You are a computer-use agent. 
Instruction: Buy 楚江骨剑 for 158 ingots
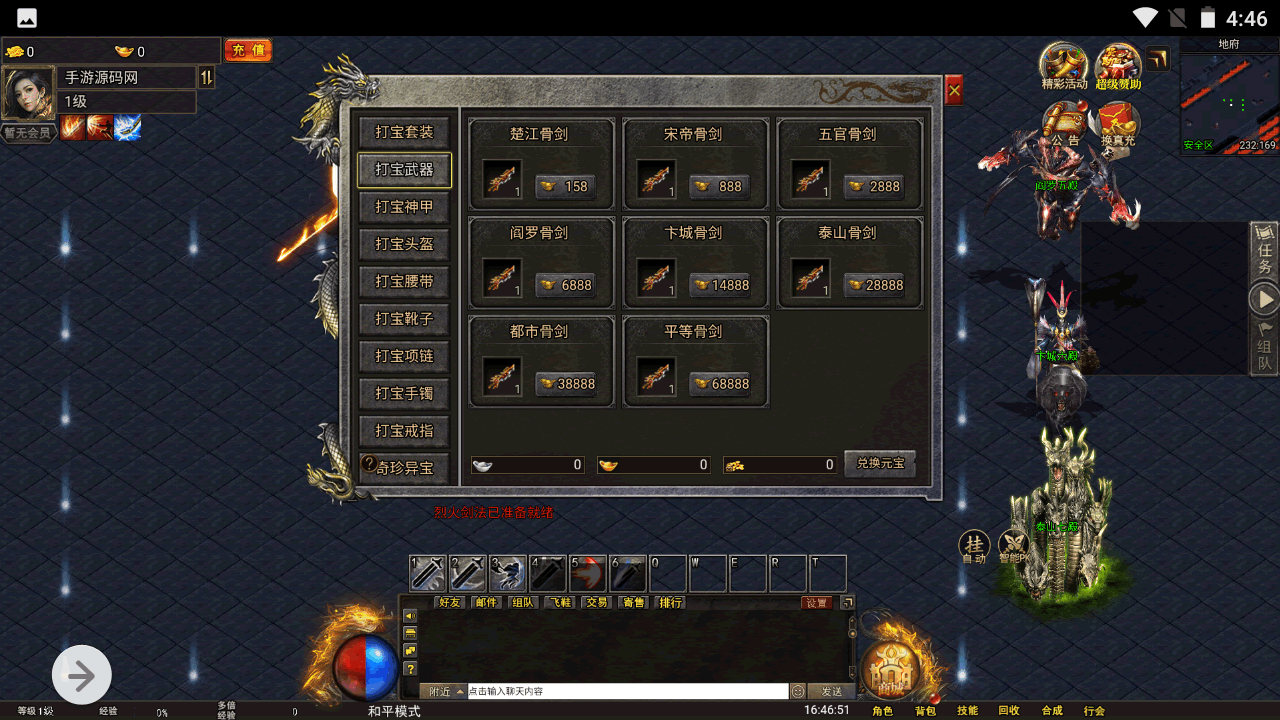point(566,186)
